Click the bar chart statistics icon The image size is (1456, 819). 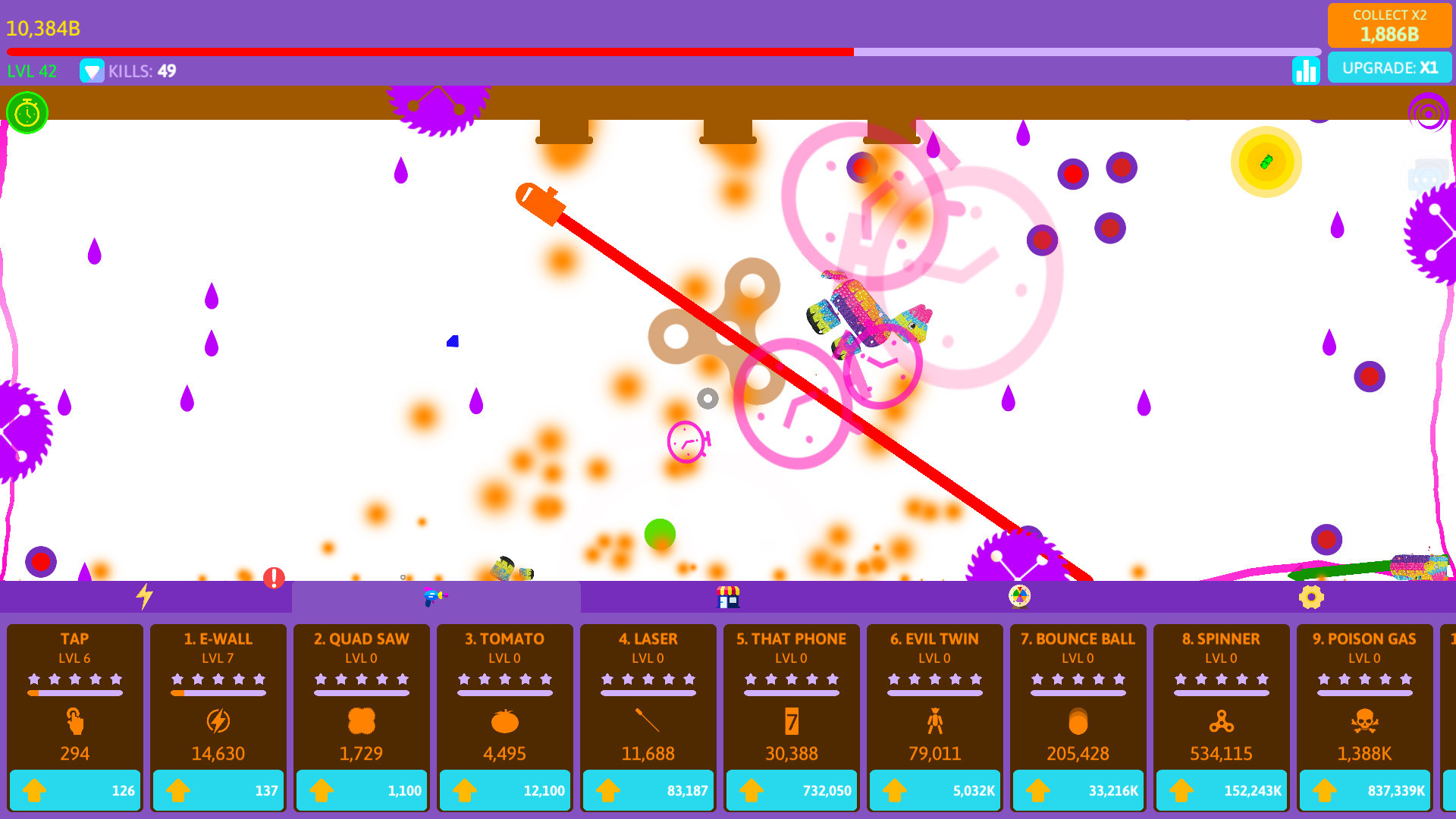click(x=1305, y=71)
